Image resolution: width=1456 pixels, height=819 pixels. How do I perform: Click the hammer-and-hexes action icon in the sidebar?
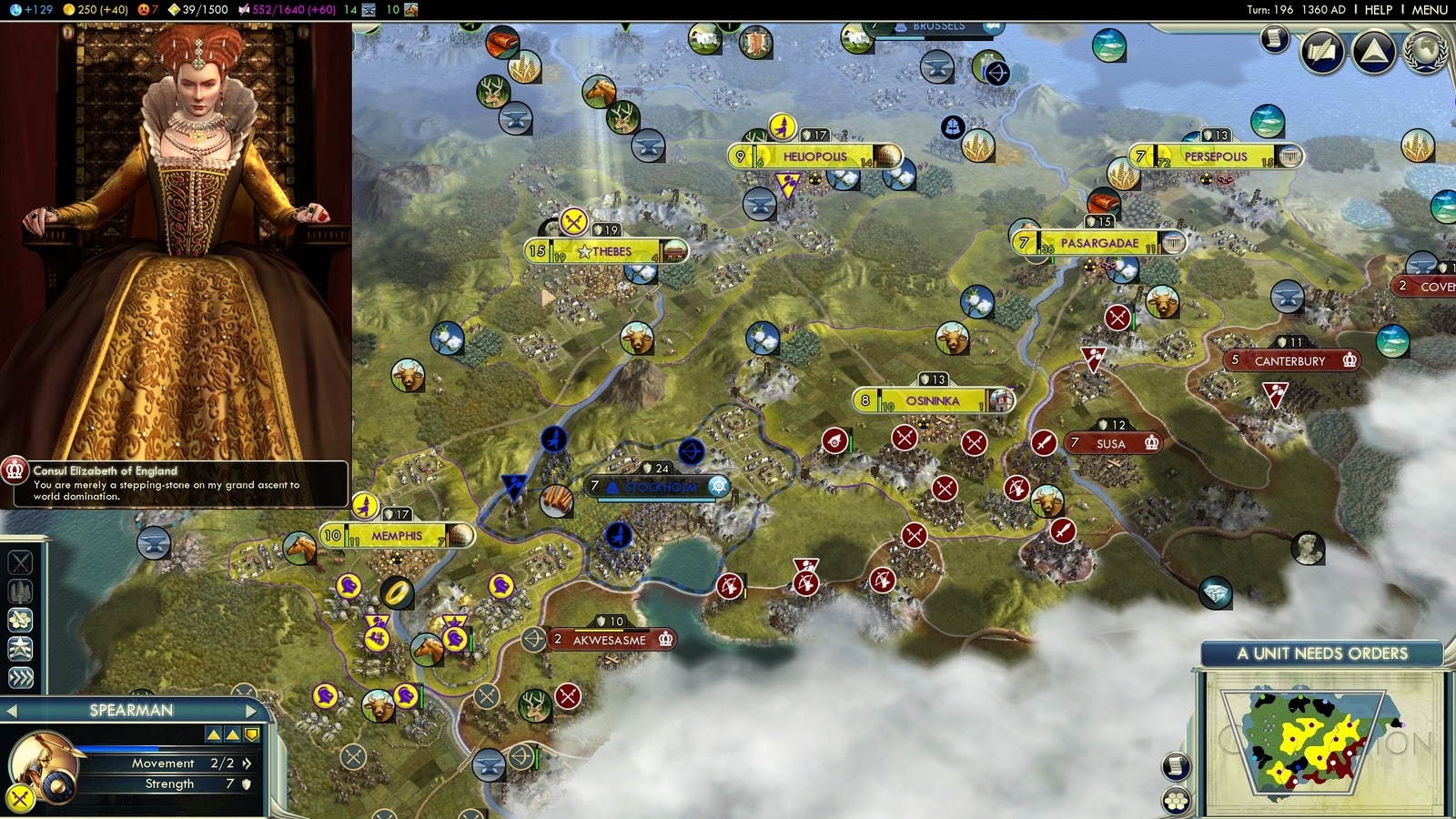[x=18, y=619]
